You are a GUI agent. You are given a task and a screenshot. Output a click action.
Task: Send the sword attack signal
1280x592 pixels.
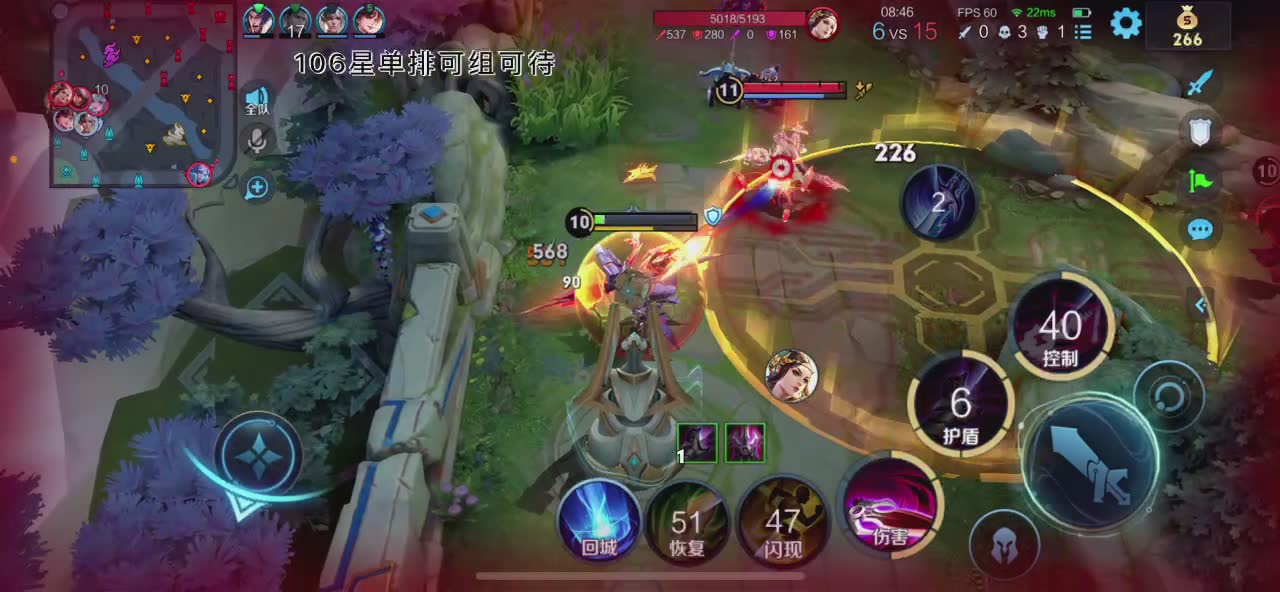click(x=1200, y=83)
